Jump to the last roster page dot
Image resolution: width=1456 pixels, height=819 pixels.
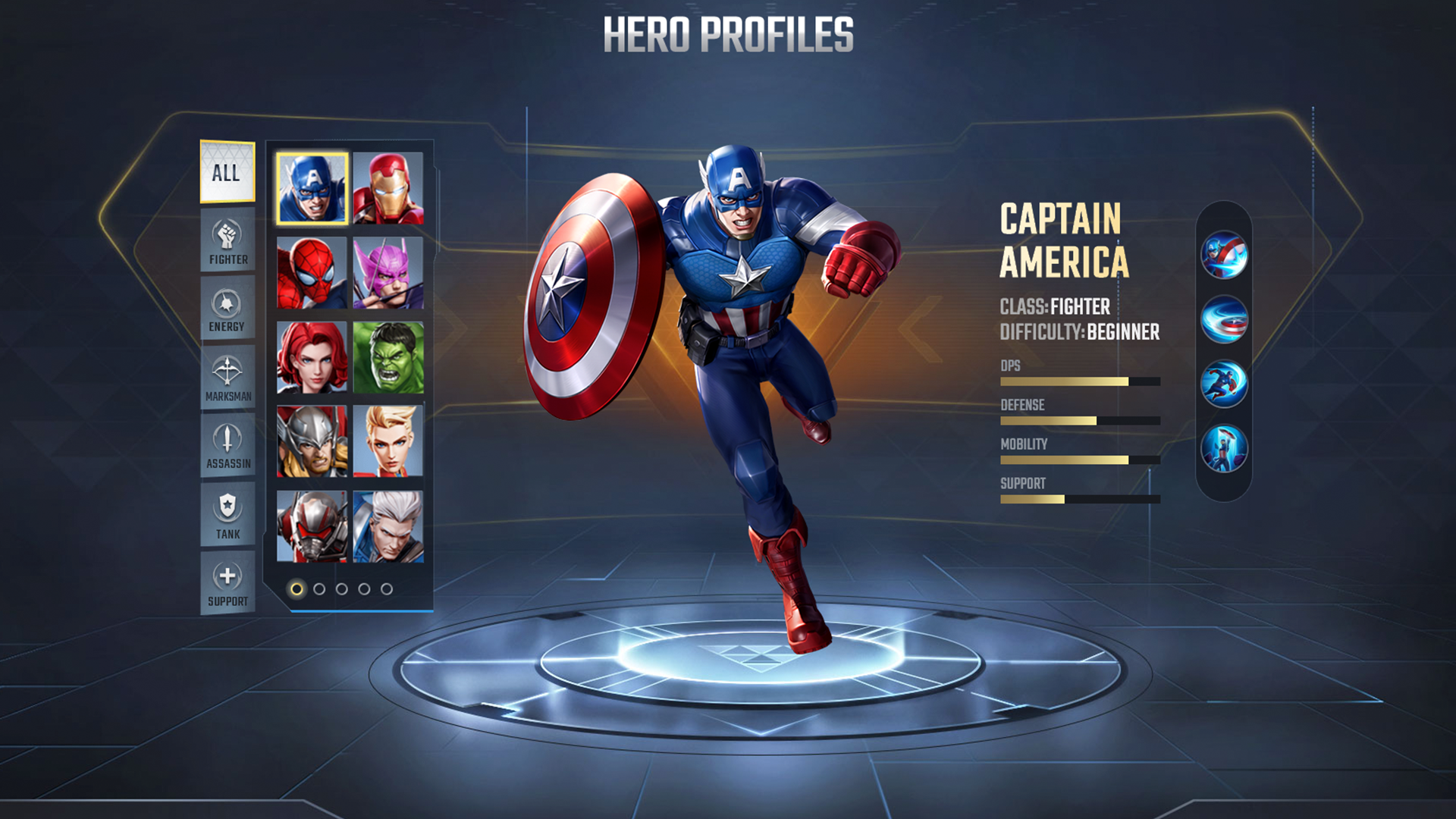pos(387,589)
